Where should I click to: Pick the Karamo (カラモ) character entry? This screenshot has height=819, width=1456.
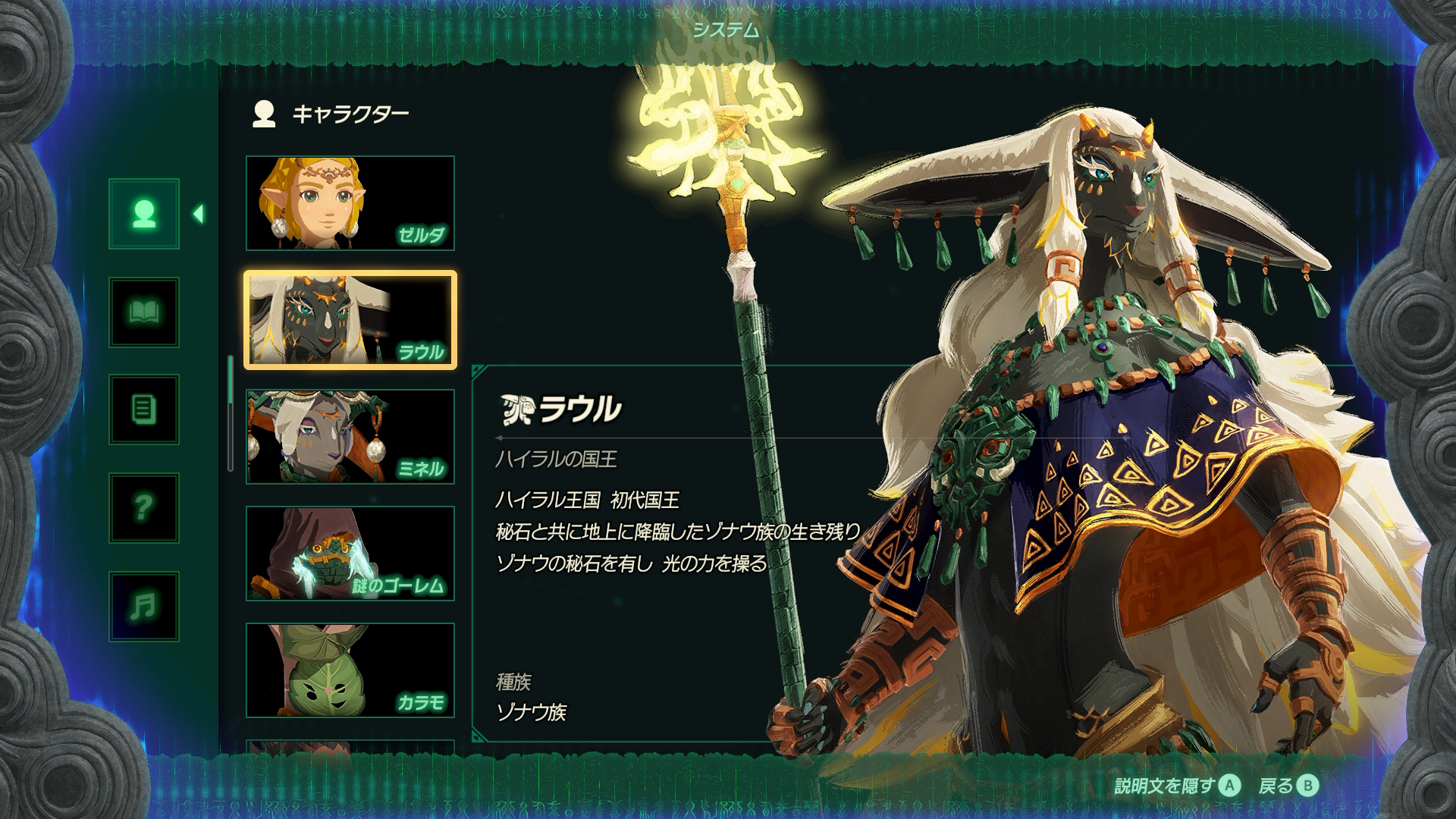(x=350, y=670)
